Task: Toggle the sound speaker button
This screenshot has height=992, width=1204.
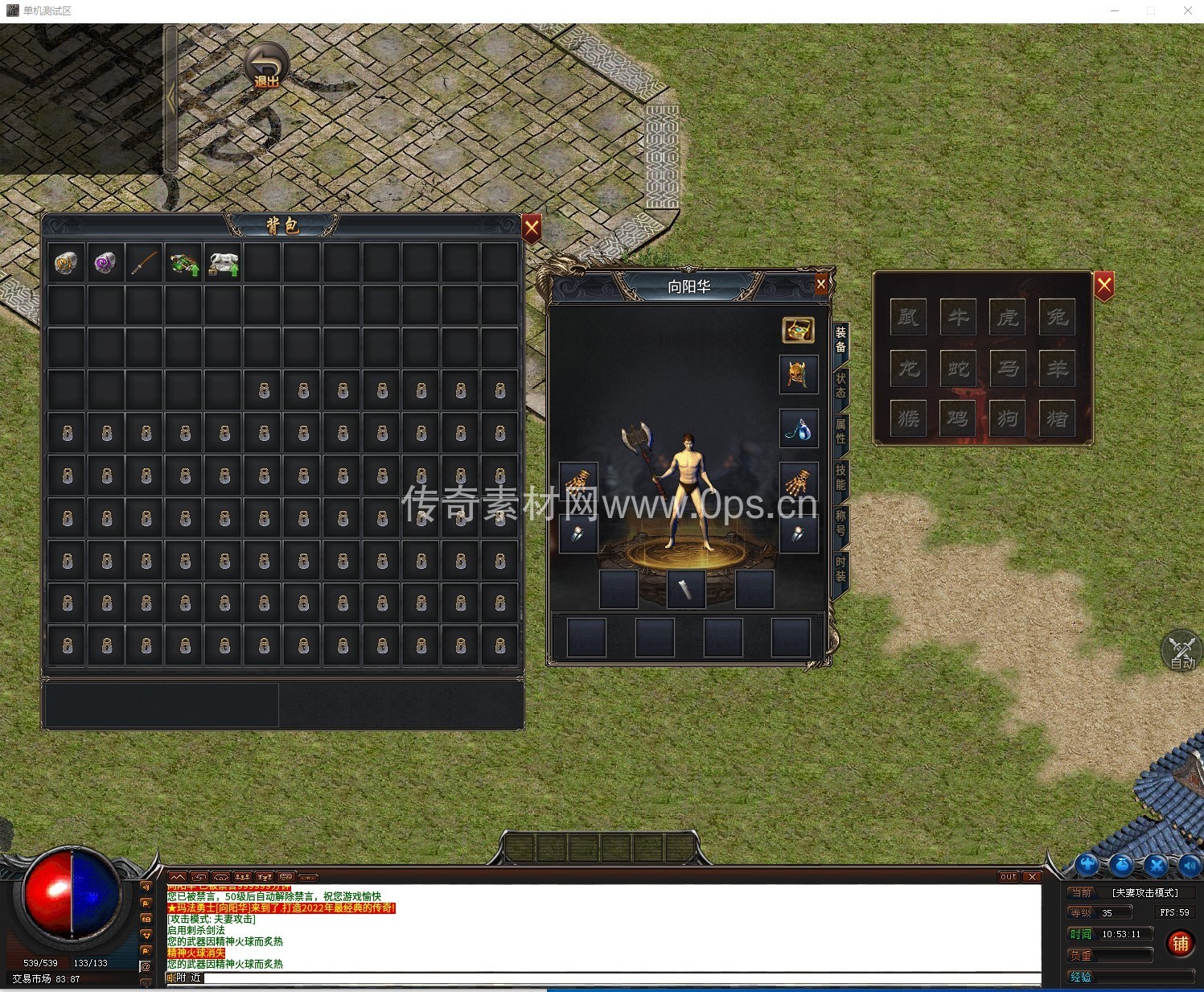Action: coord(1190,866)
